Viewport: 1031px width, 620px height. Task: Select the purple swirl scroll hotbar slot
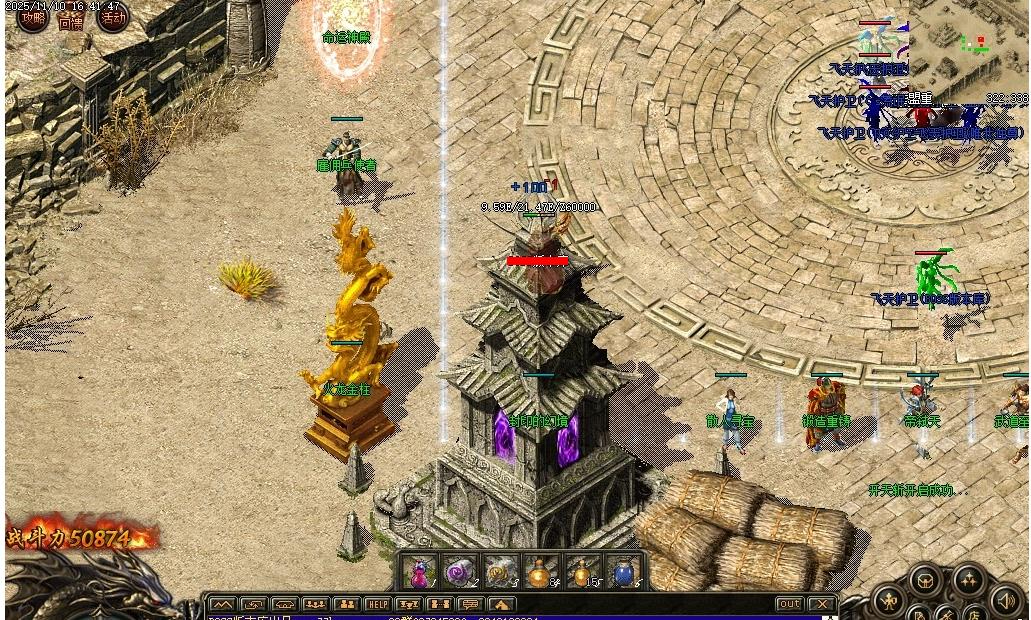[x=459, y=573]
